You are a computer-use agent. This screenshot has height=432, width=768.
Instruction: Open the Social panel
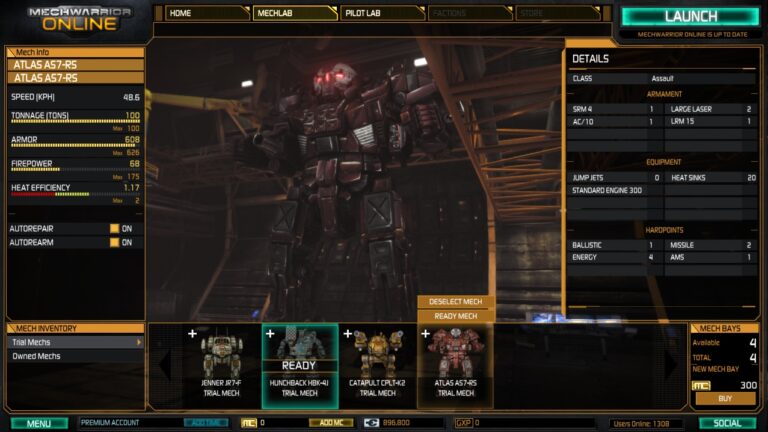[x=728, y=423]
